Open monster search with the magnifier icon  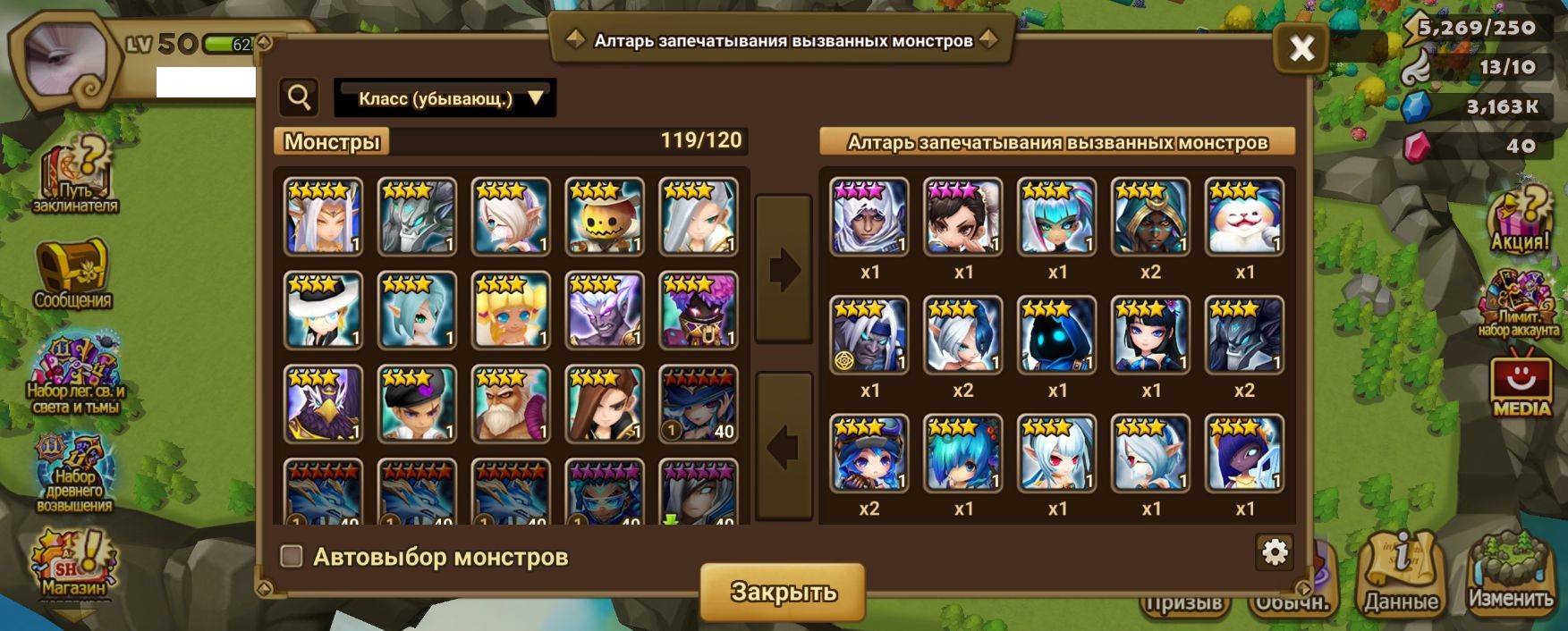click(x=300, y=97)
